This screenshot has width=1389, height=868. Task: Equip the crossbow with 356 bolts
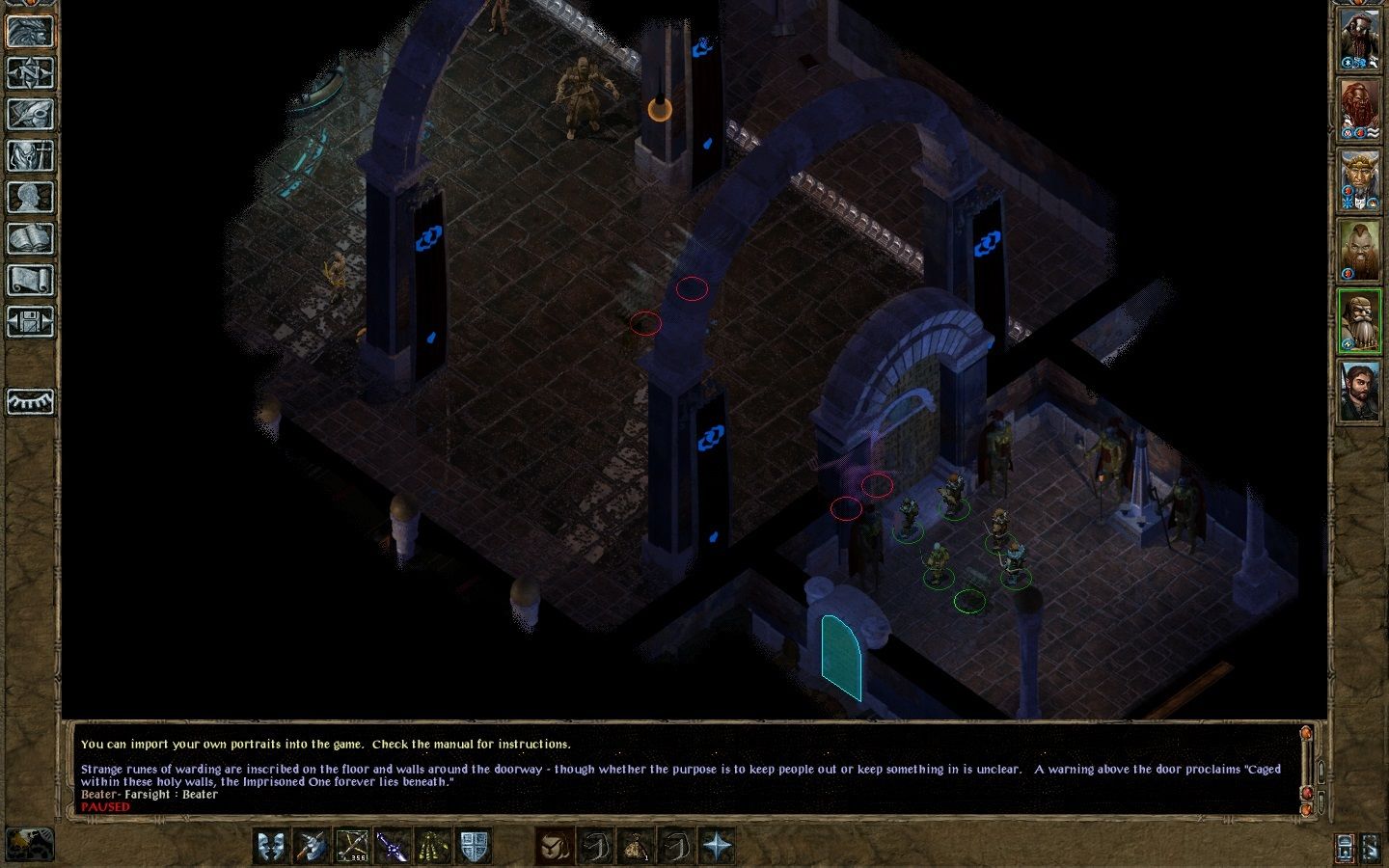click(x=352, y=846)
